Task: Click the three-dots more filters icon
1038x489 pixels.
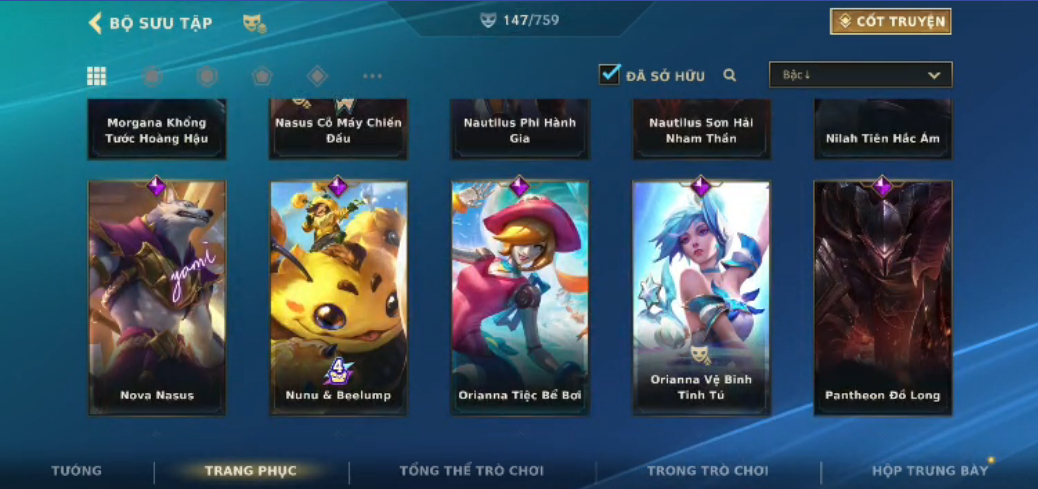Action: point(372,76)
